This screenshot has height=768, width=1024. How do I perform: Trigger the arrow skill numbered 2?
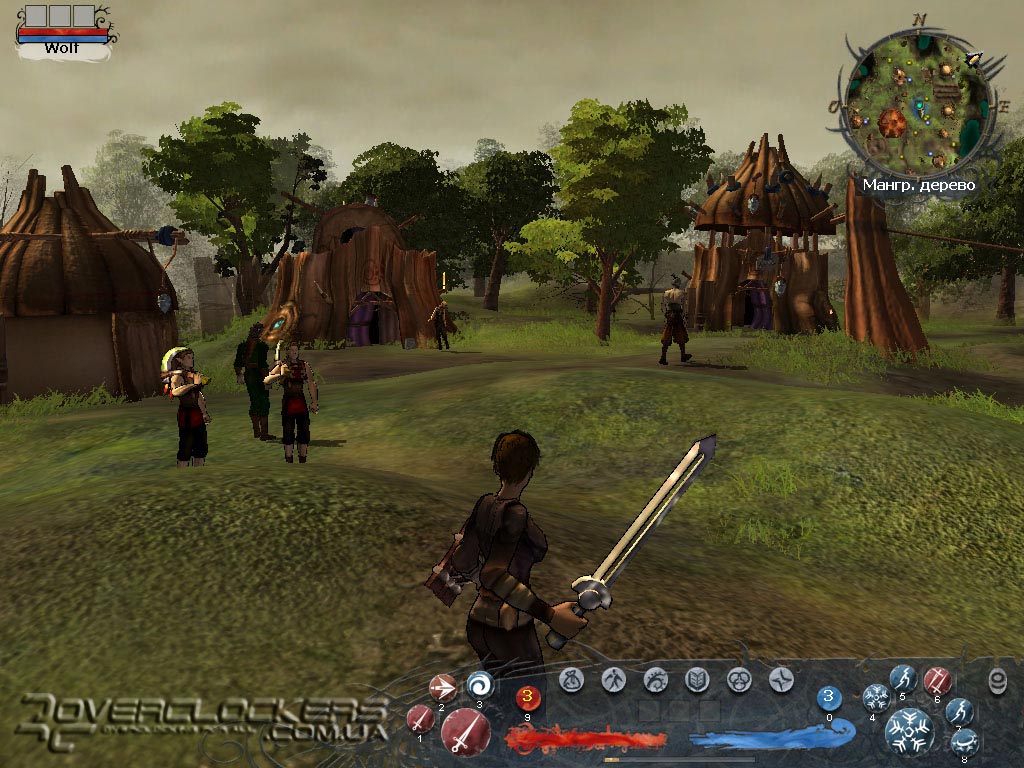(x=442, y=687)
